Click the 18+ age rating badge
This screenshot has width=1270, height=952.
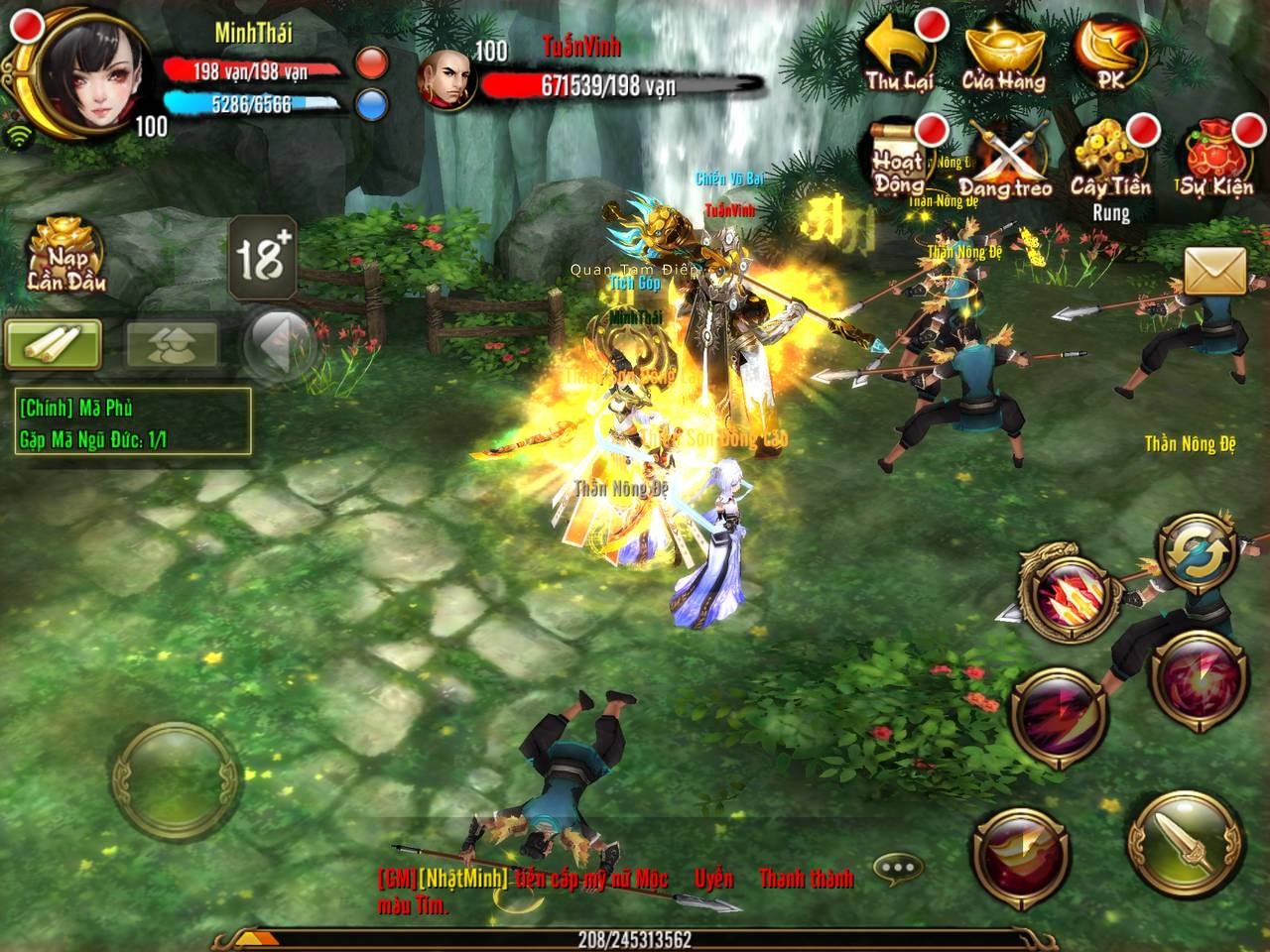(x=260, y=260)
